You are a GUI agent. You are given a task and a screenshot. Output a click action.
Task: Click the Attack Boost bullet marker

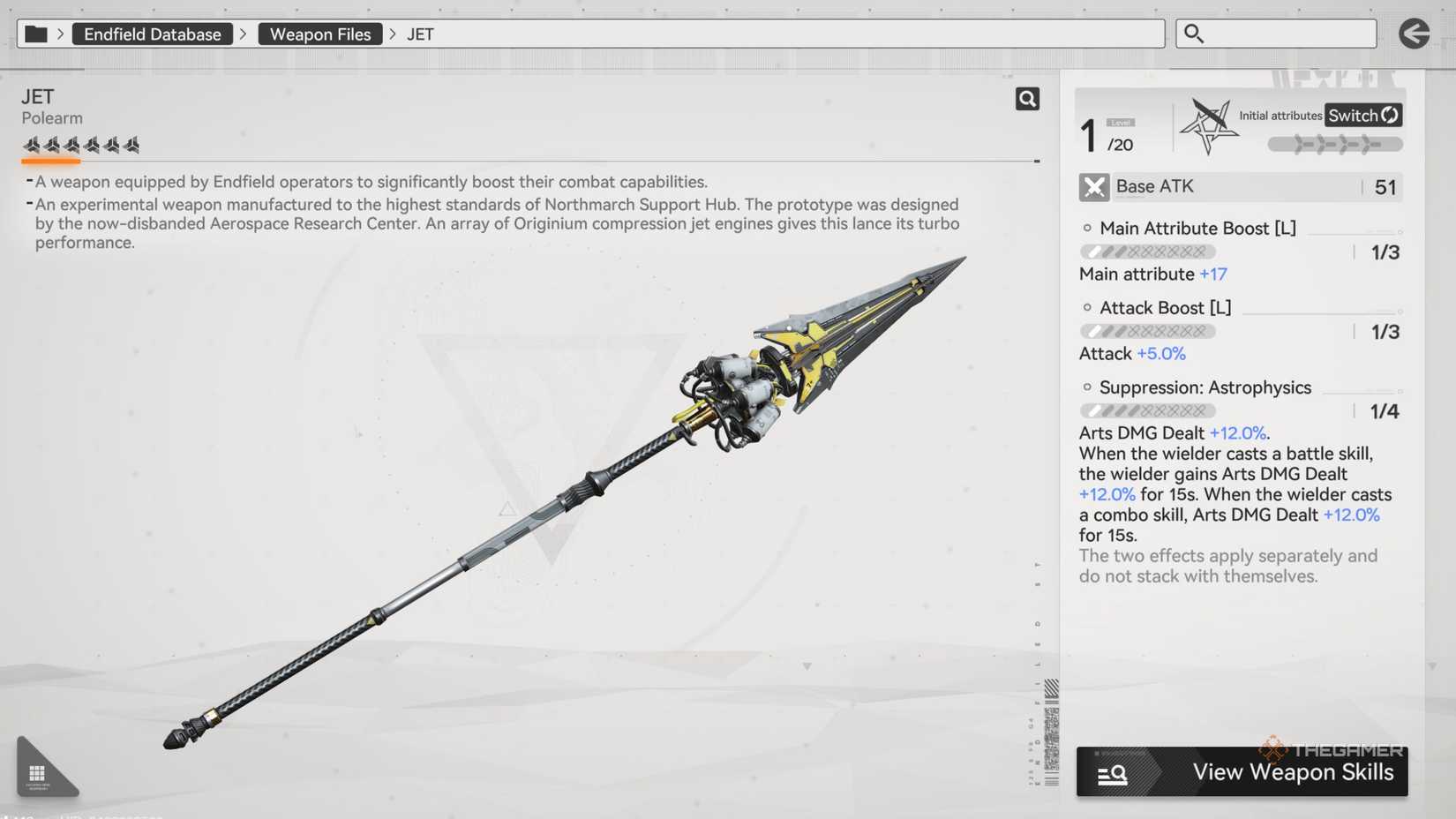1086,307
